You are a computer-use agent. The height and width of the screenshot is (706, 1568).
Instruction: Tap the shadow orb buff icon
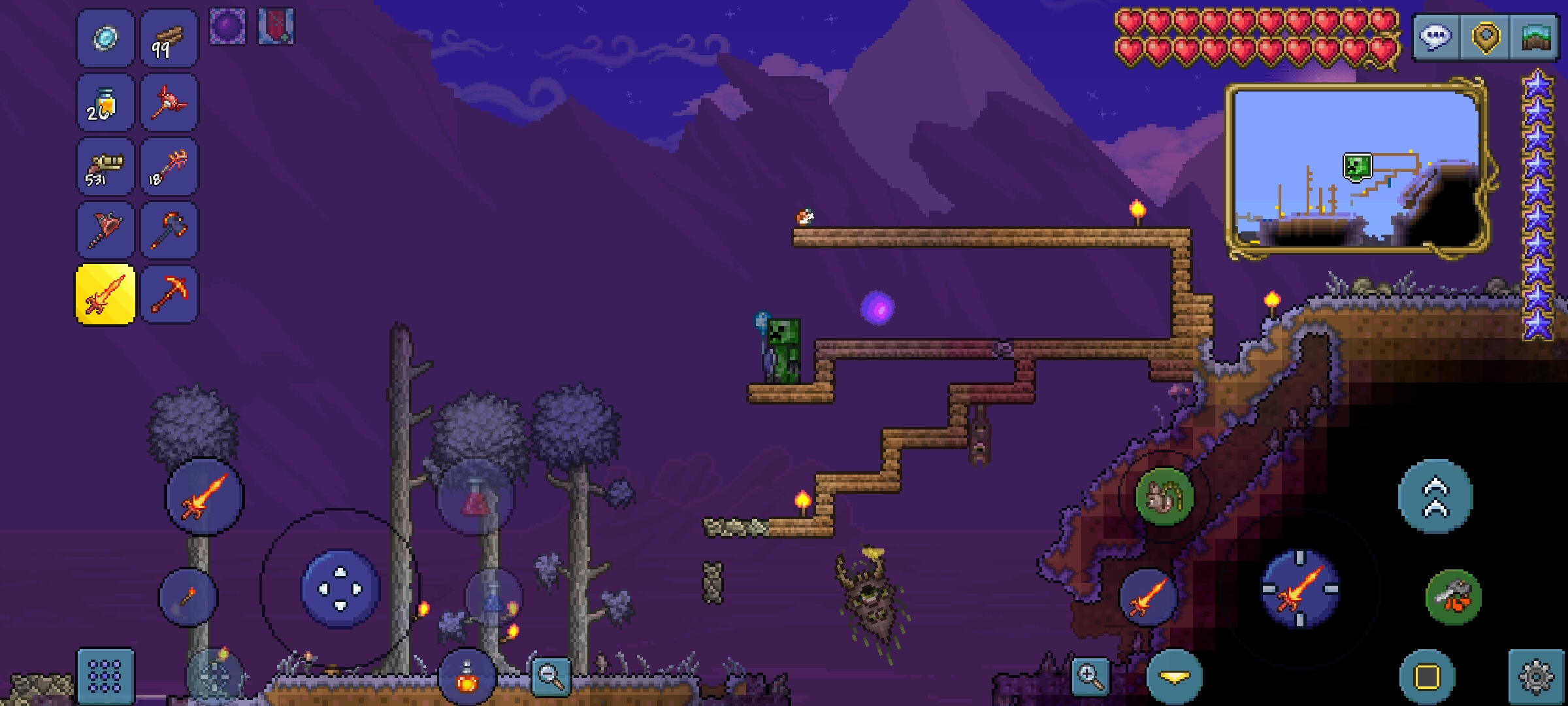pos(228,27)
